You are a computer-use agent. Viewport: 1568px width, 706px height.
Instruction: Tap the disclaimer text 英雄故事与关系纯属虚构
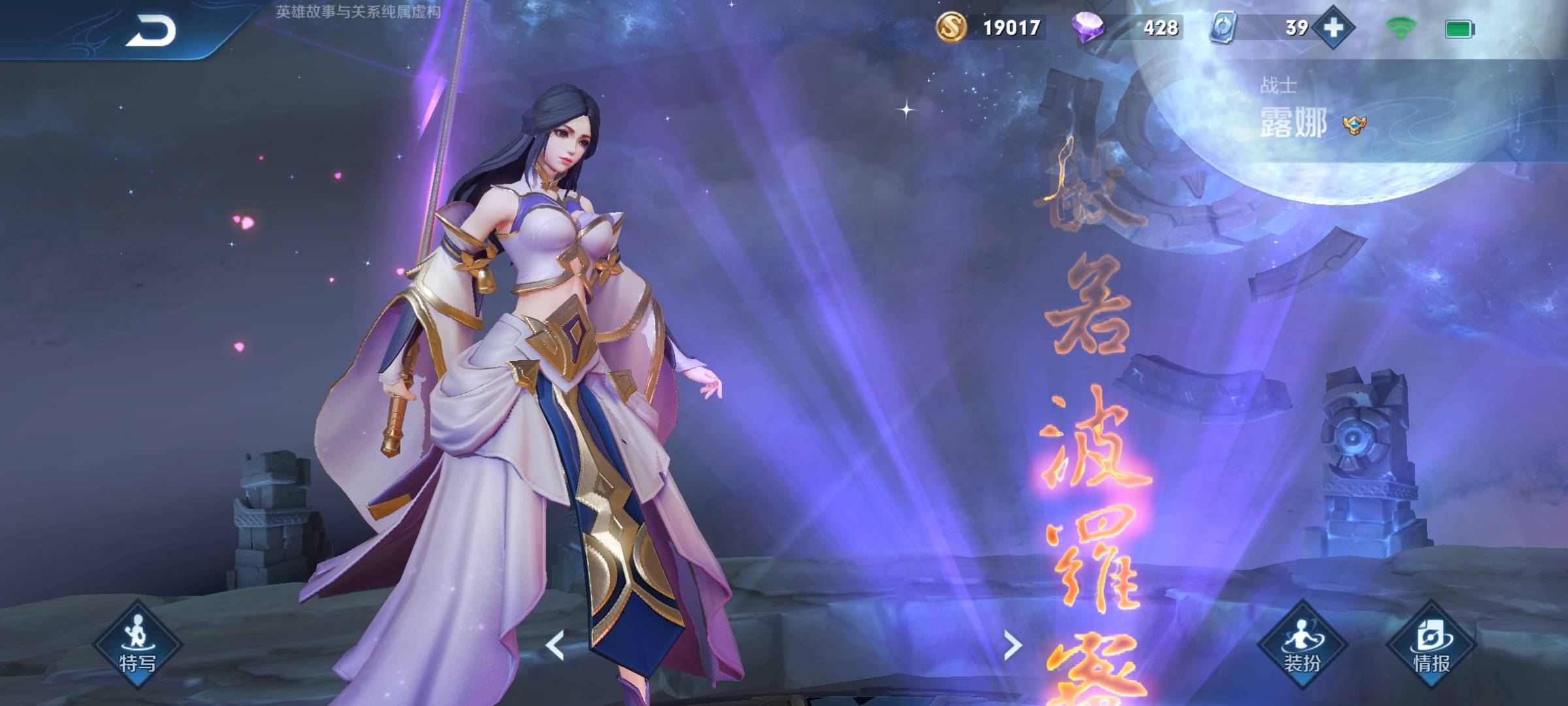pos(357,10)
